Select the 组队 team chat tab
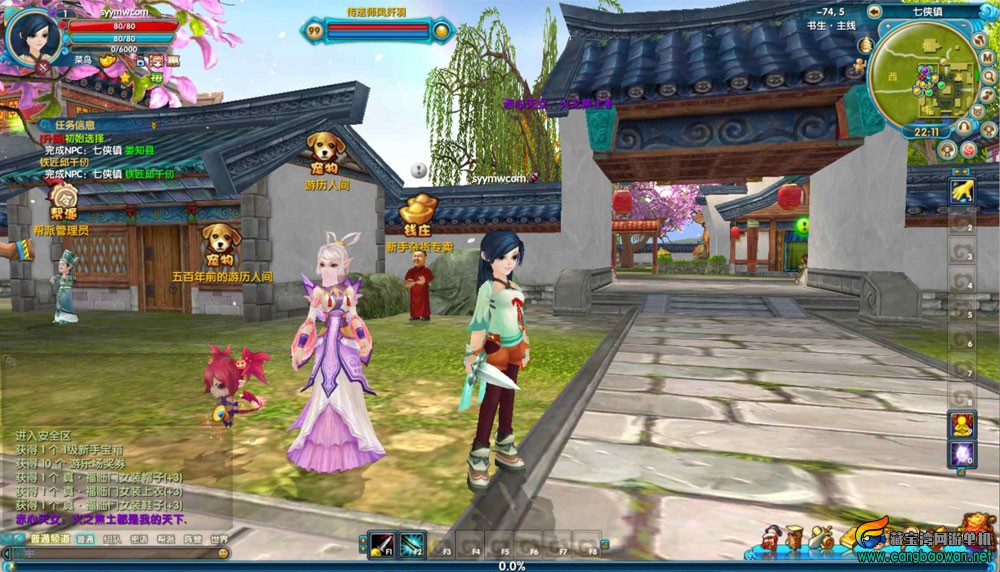1000x572 pixels. pyautogui.click(x=112, y=539)
